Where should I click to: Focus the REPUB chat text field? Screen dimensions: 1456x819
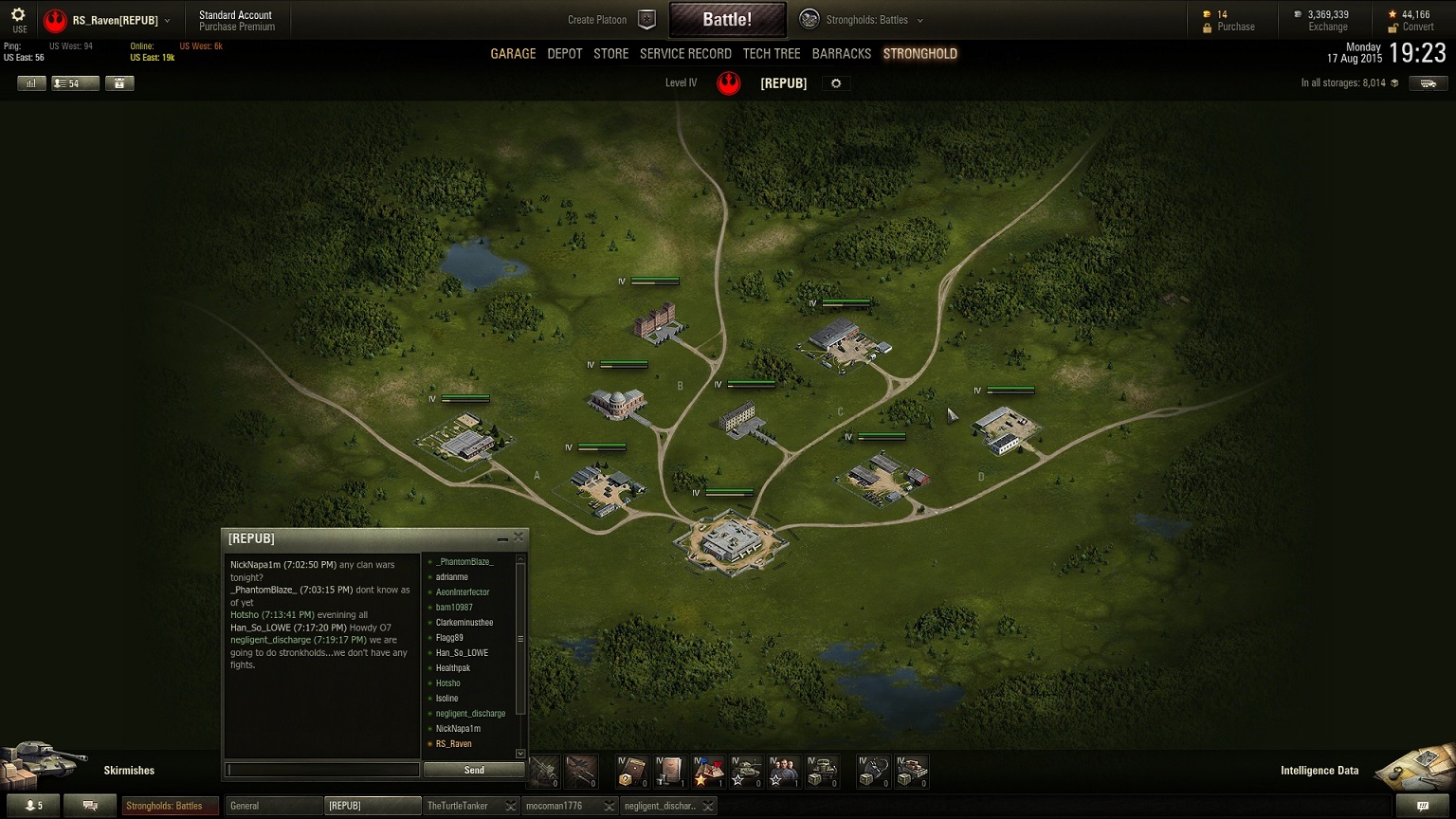point(322,770)
